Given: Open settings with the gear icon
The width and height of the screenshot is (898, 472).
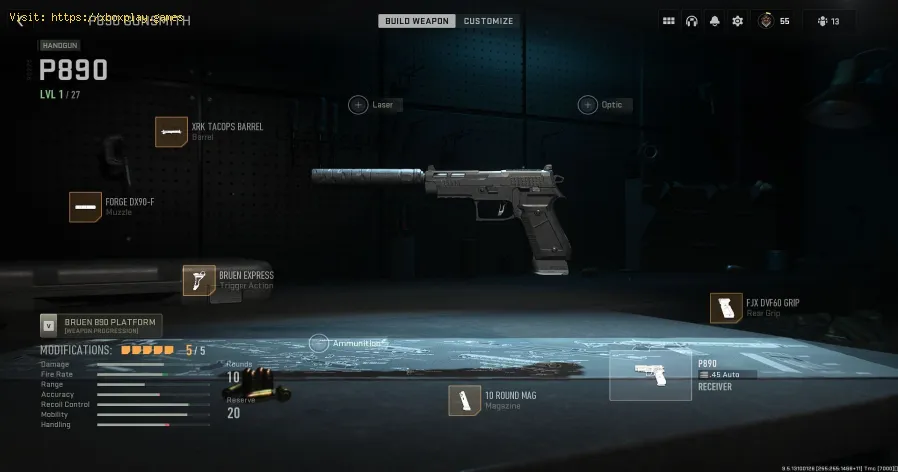Looking at the screenshot, I should coord(737,21).
